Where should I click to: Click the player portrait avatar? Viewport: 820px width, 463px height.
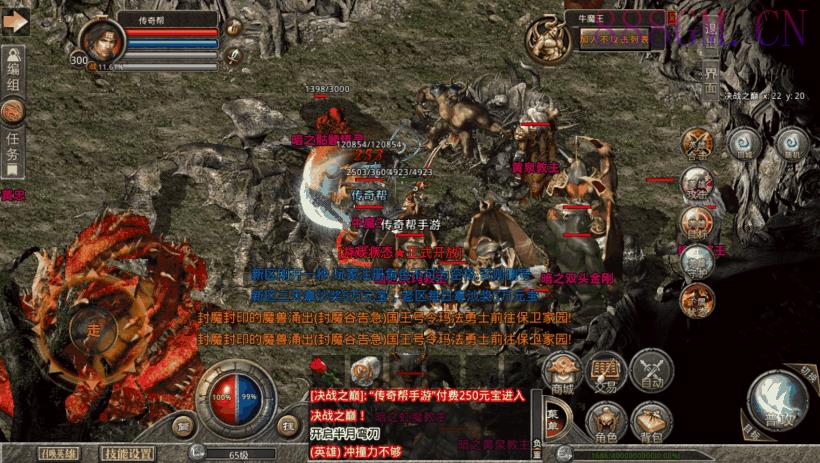(101, 45)
